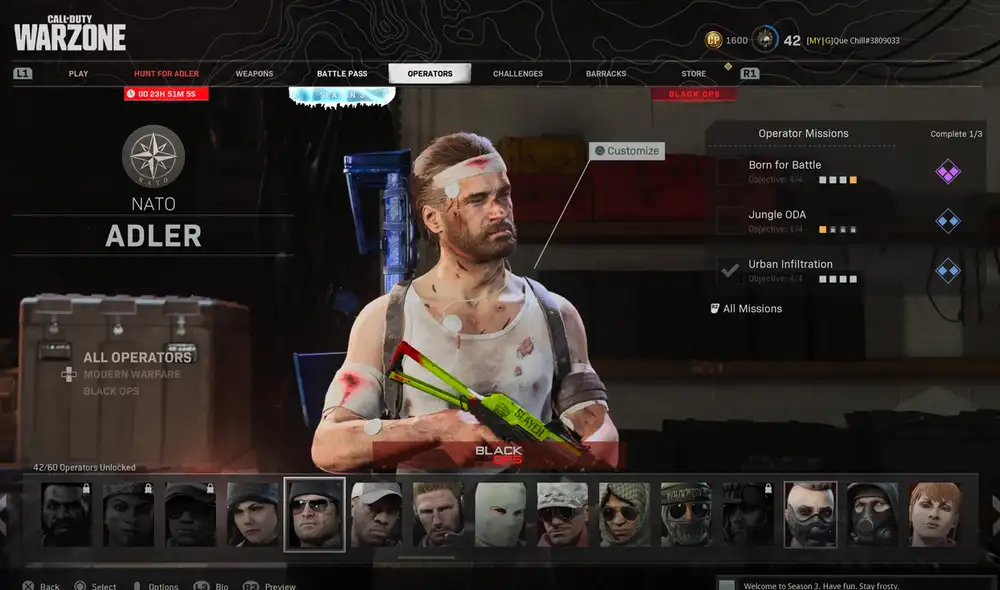Select the Challenges tab
This screenshot has width=1000, height=590.
[x=518, y=74]
